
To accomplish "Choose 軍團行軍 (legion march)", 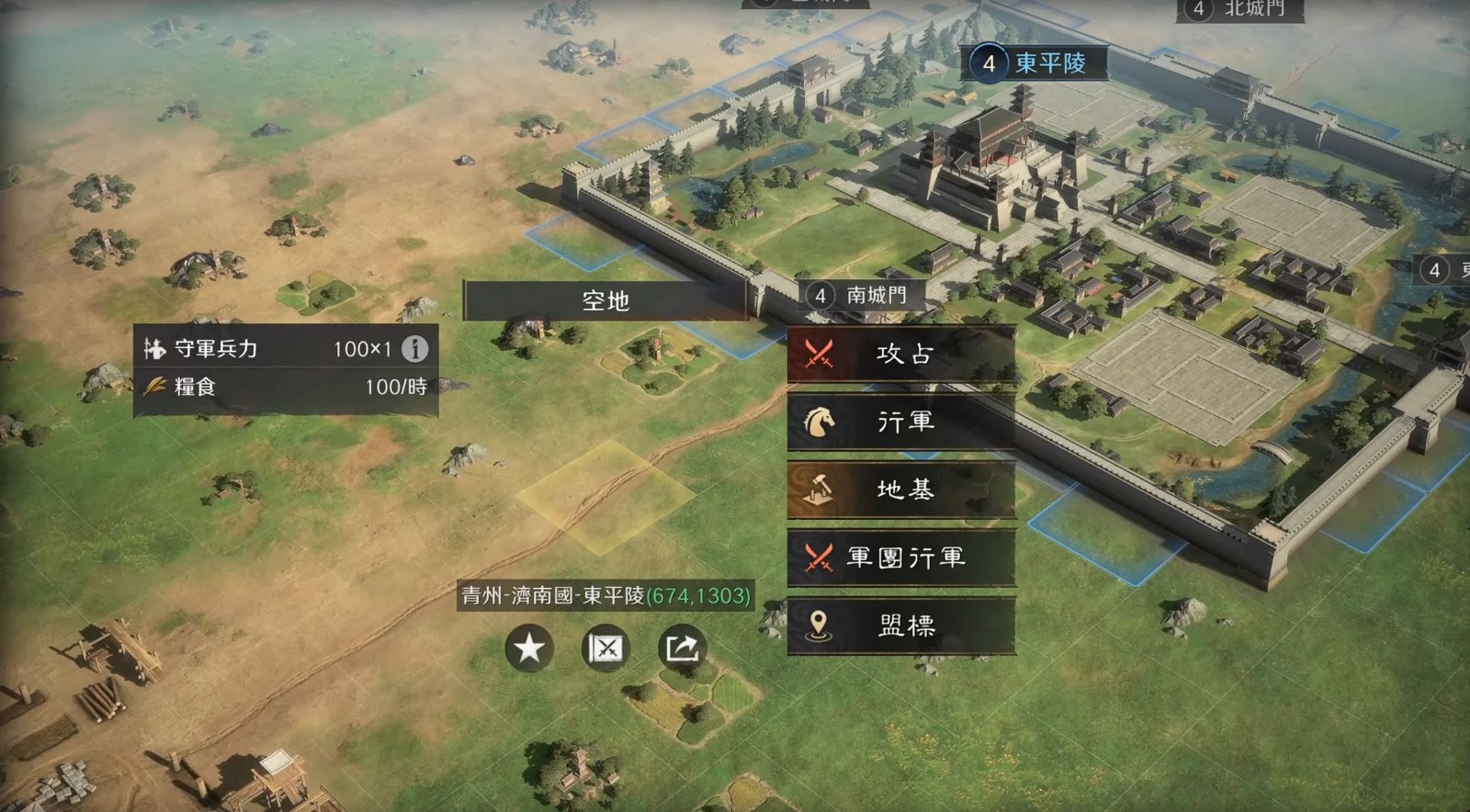I will coord(901,558).
